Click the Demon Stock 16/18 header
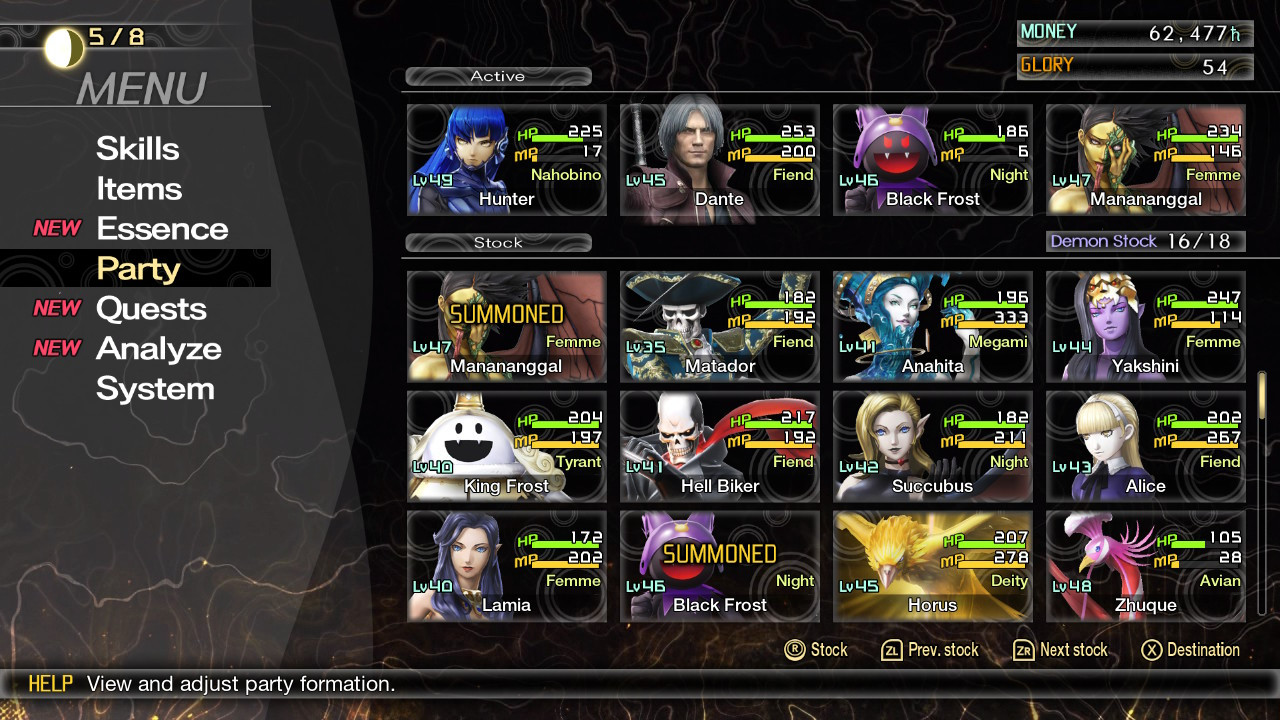This screenshot has width=1280, height=720. click(1145, 240)
